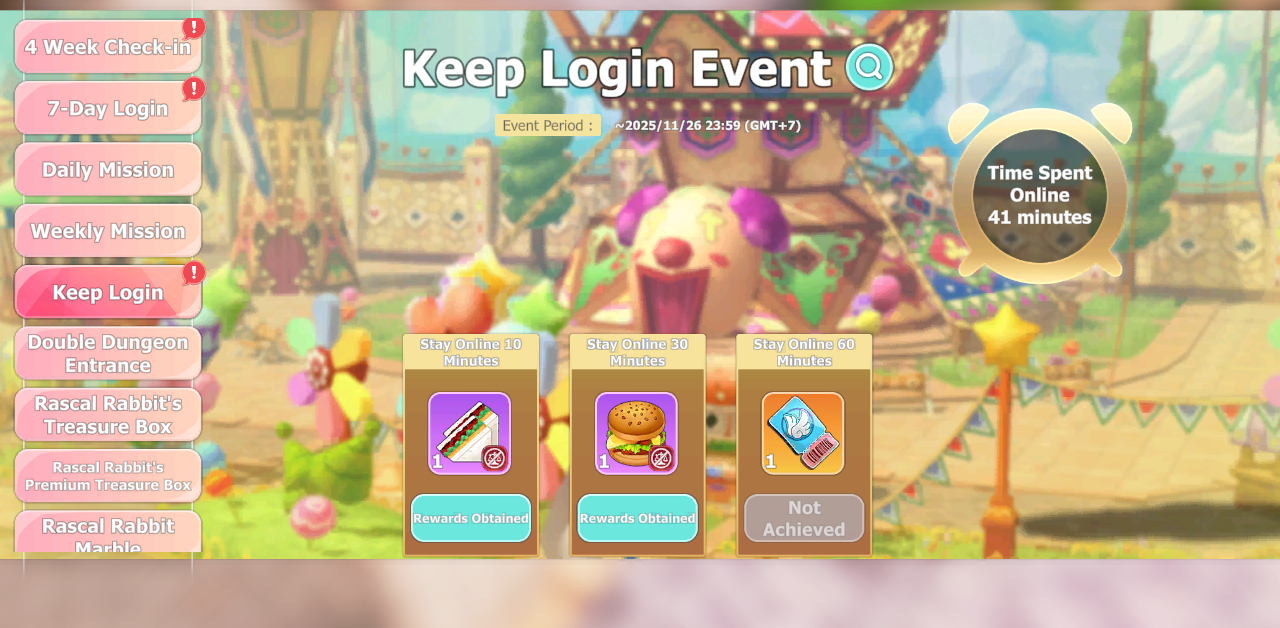
Task: Select the Daily Mission tab
Action: 107,170
